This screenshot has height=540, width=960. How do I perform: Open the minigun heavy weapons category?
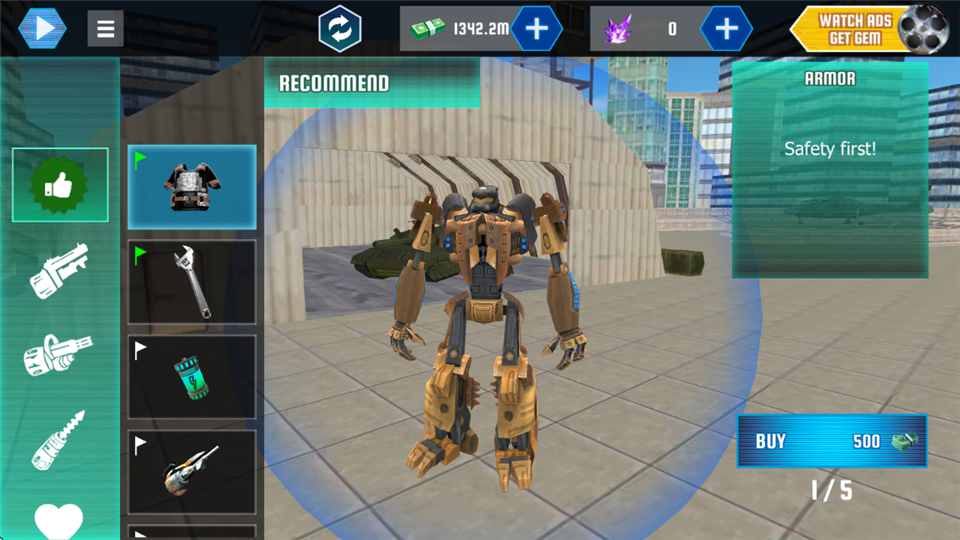point(59,355)
